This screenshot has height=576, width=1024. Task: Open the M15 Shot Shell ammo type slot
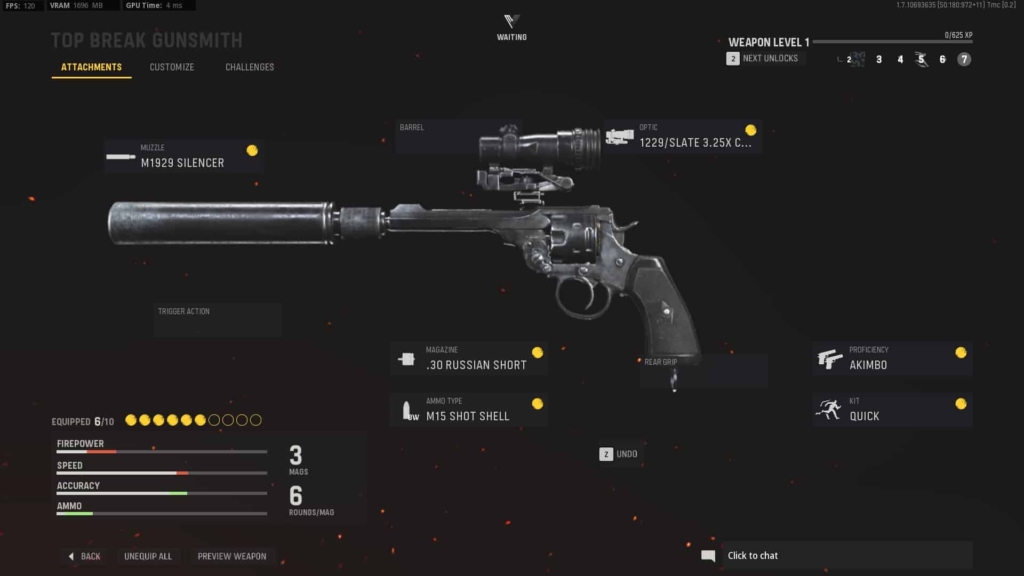(x=469, y=410)
